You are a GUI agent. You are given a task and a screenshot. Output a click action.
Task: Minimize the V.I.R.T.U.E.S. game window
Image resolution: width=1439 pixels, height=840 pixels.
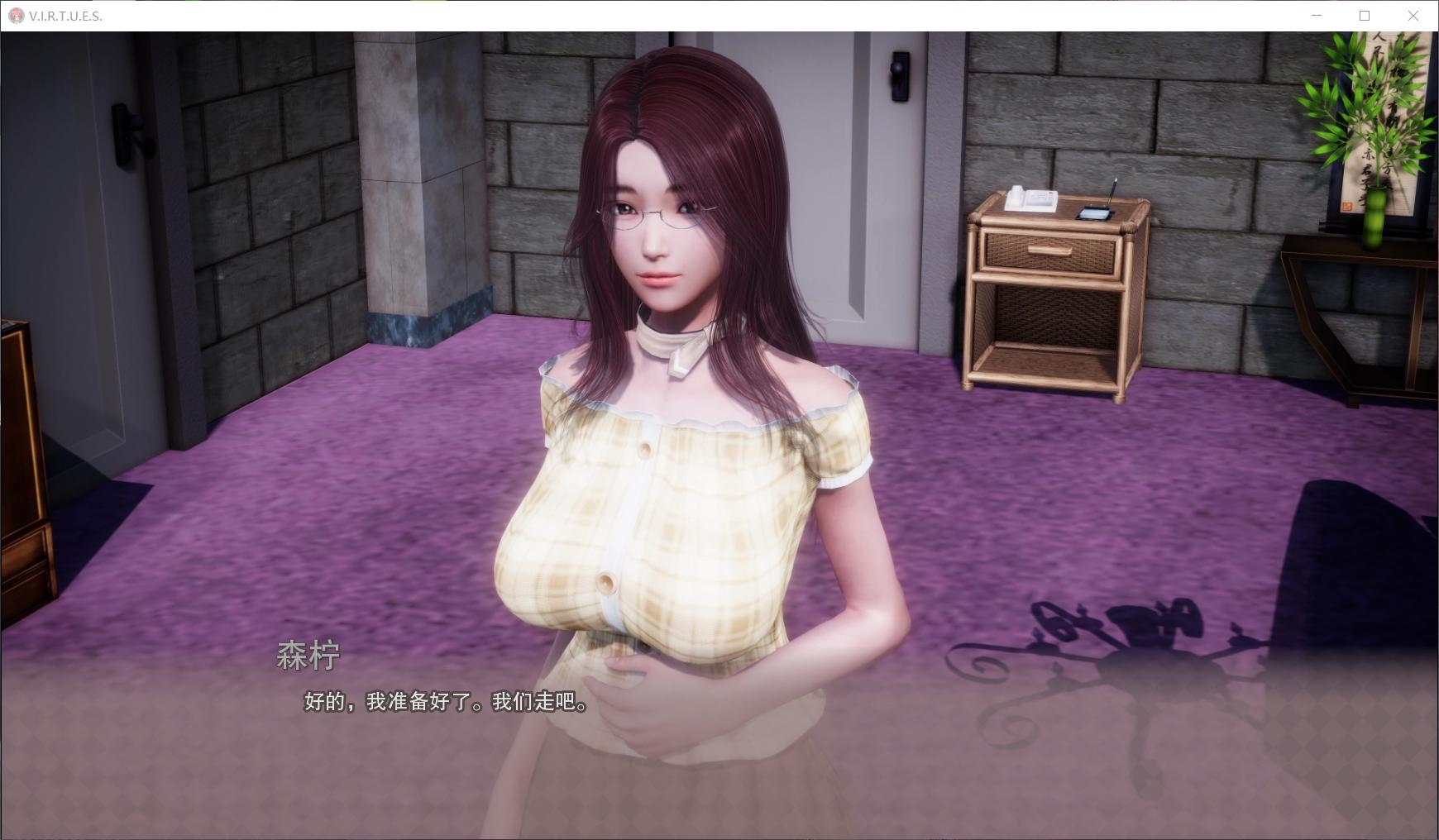click(x=1318, y=15)
